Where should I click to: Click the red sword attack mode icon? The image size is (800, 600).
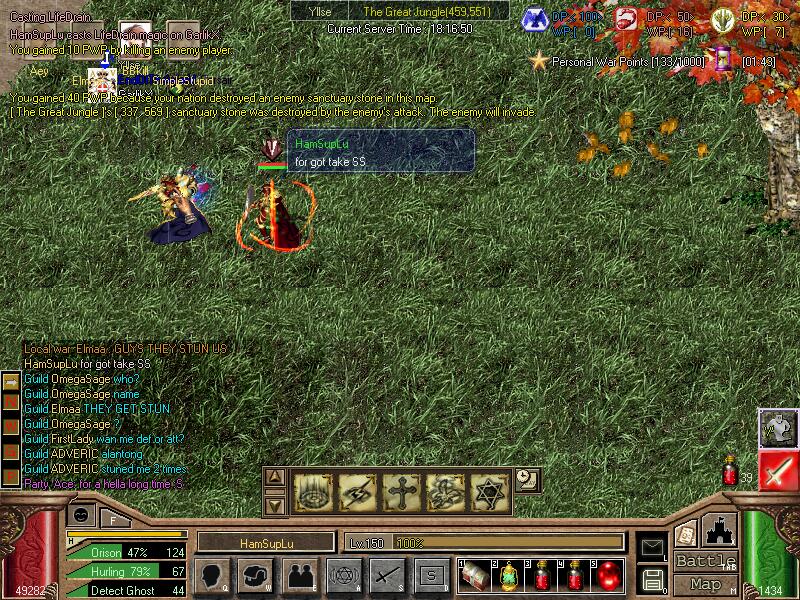(776, 469)
